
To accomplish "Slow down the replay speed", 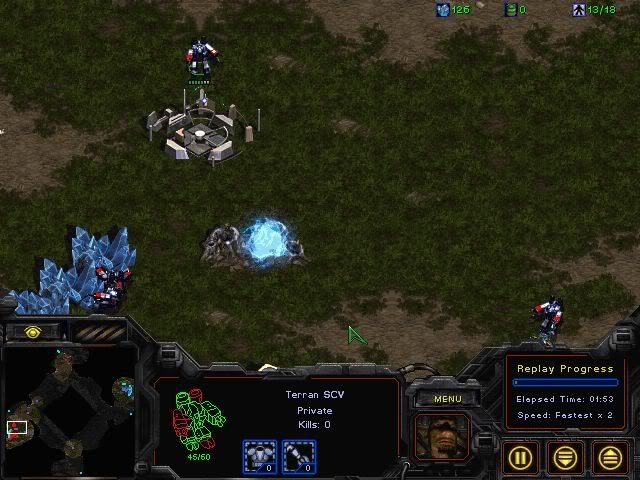I will [566, 457].
